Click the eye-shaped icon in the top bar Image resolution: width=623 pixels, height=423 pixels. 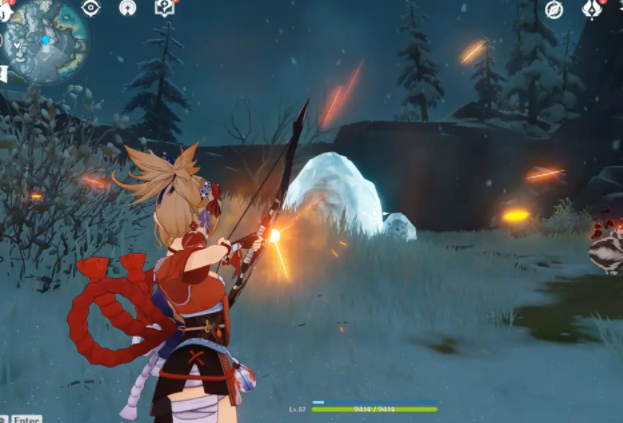(x=91, y=8)
